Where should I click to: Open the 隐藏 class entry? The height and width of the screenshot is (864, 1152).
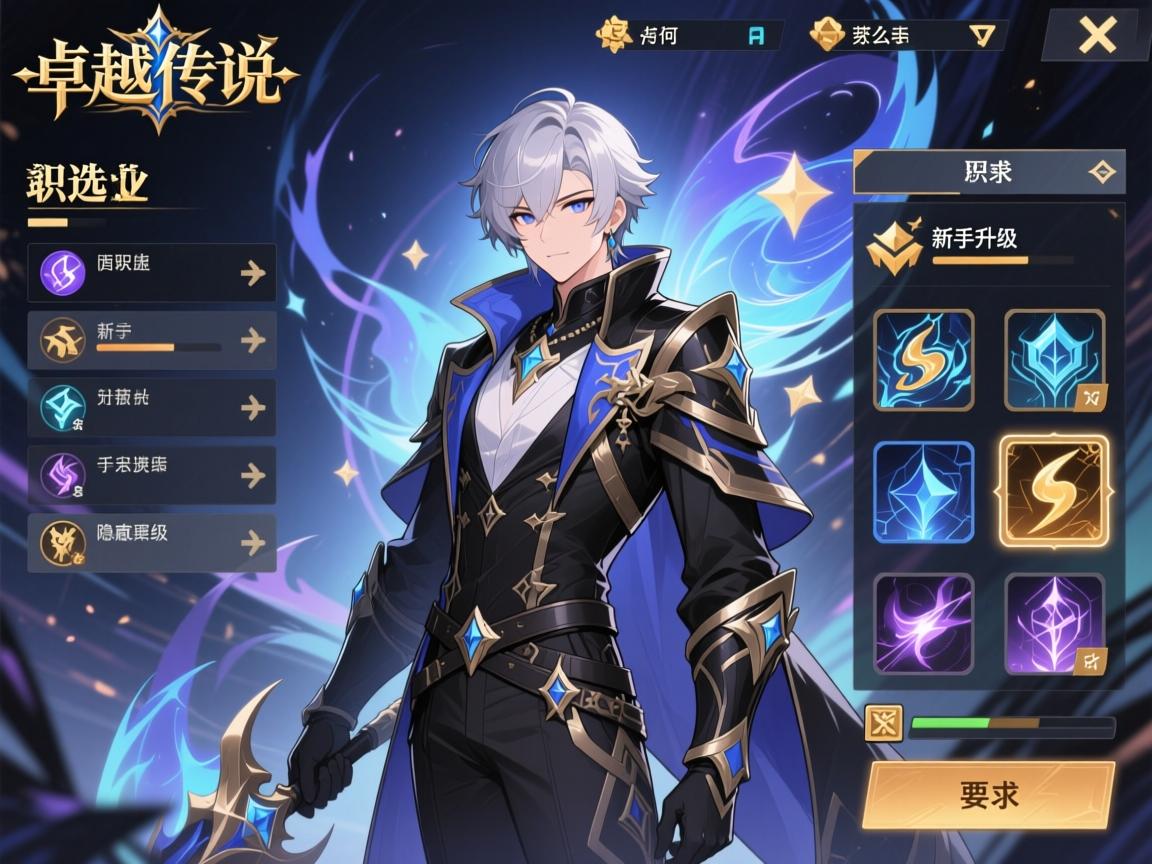pos(152,542)
